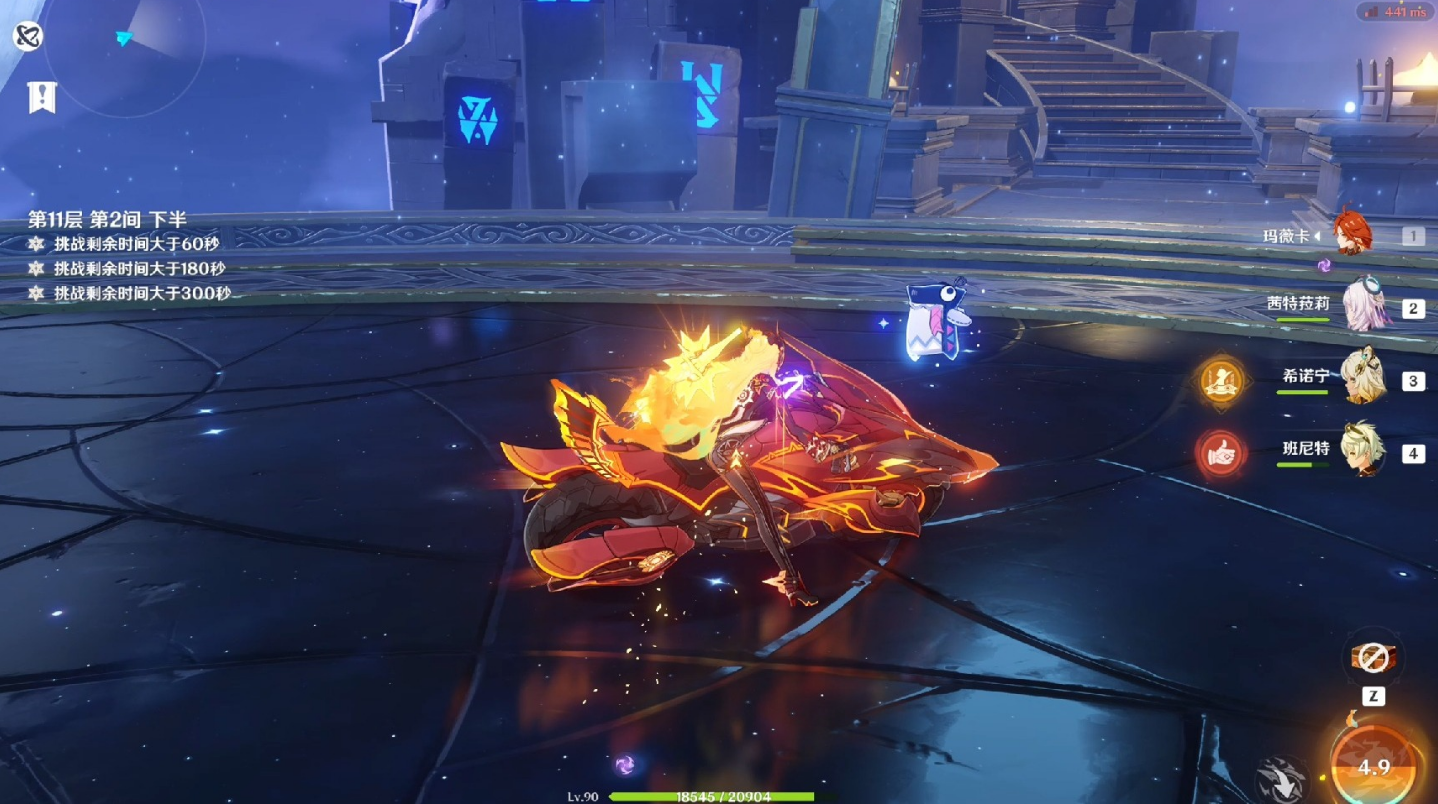The height and width of the screenshot is (804, 1438).
Task: Open the main menu via the top-left round icon
Action: tap(28, 38)
